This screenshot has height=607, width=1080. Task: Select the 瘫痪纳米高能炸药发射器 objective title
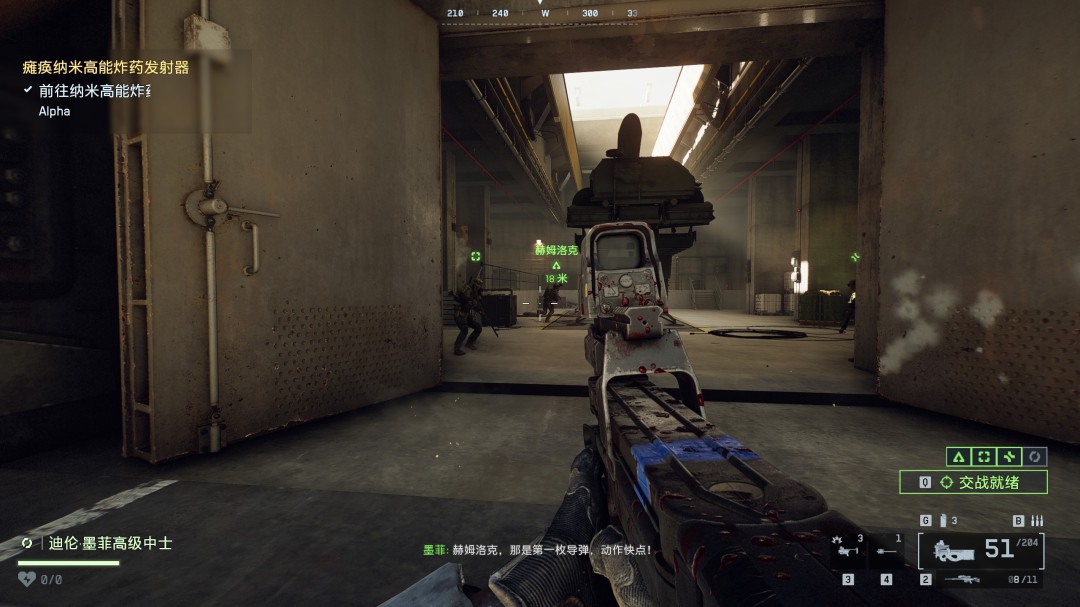click(x=106, y=68)
